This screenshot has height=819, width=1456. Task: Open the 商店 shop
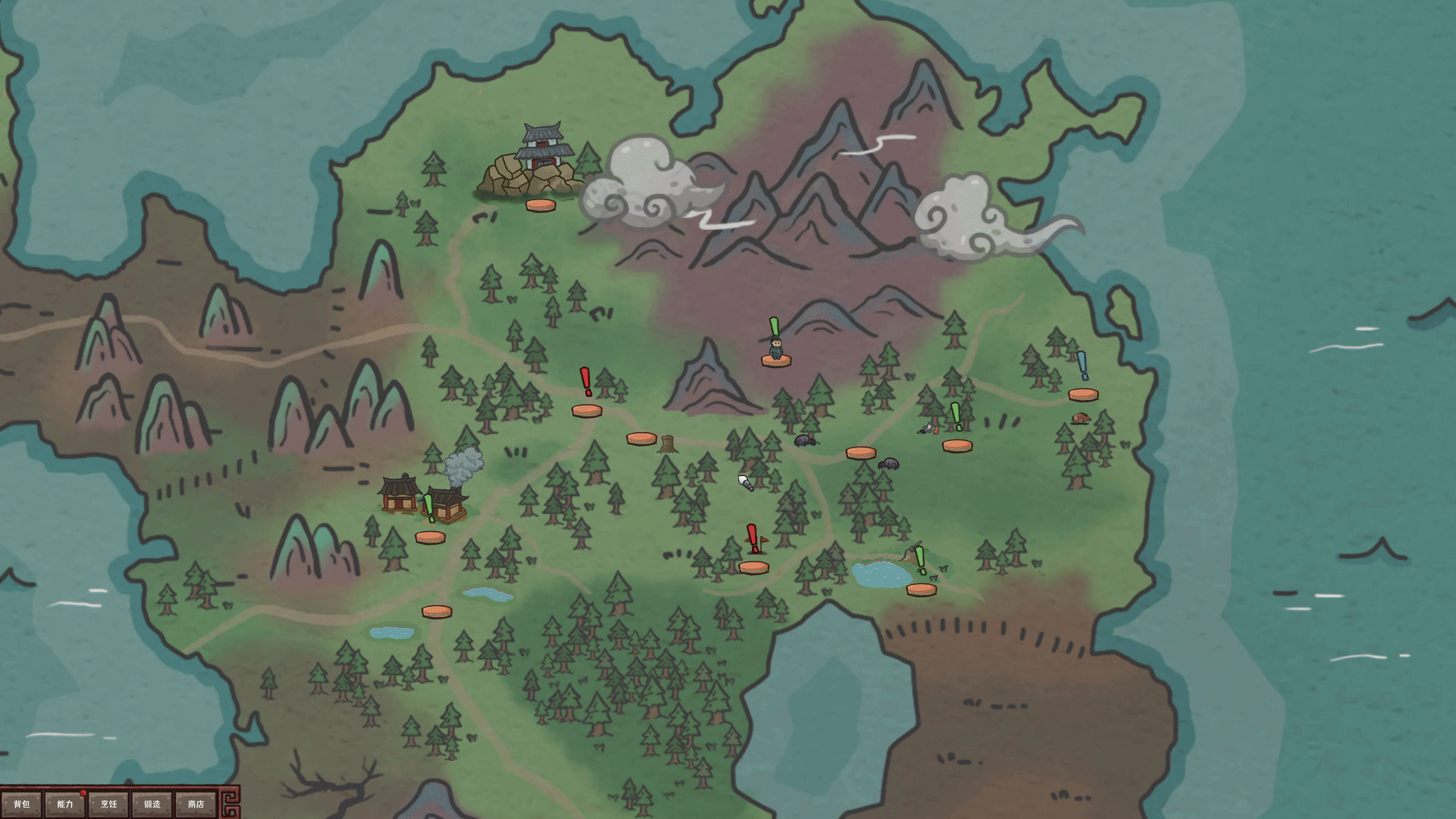pyautogui.click(x=196, y=804)
